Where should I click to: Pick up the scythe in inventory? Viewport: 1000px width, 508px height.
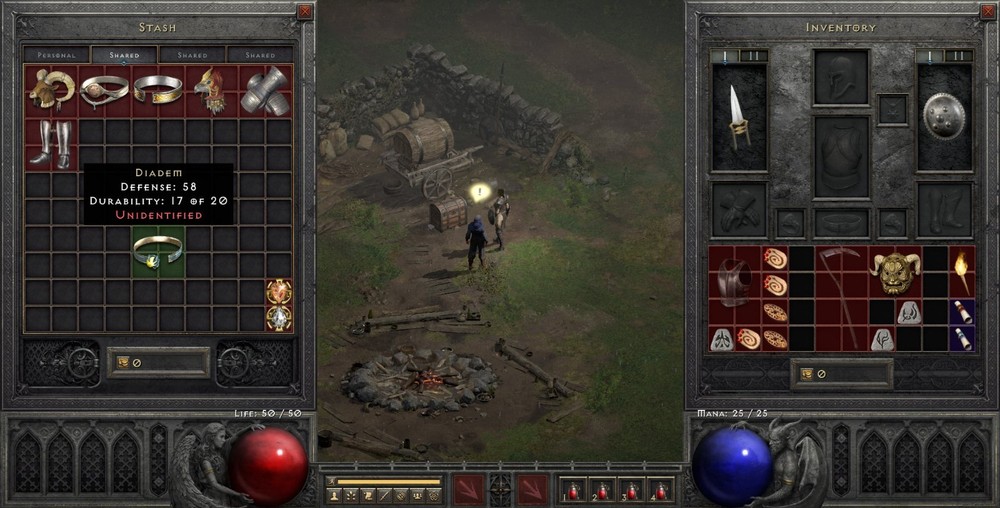pos(841,297)
